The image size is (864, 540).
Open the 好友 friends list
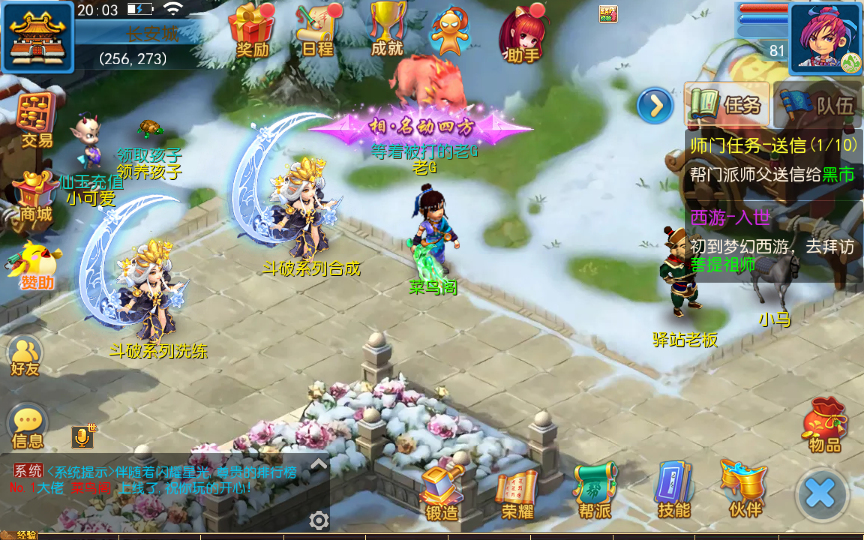(26, 355)
